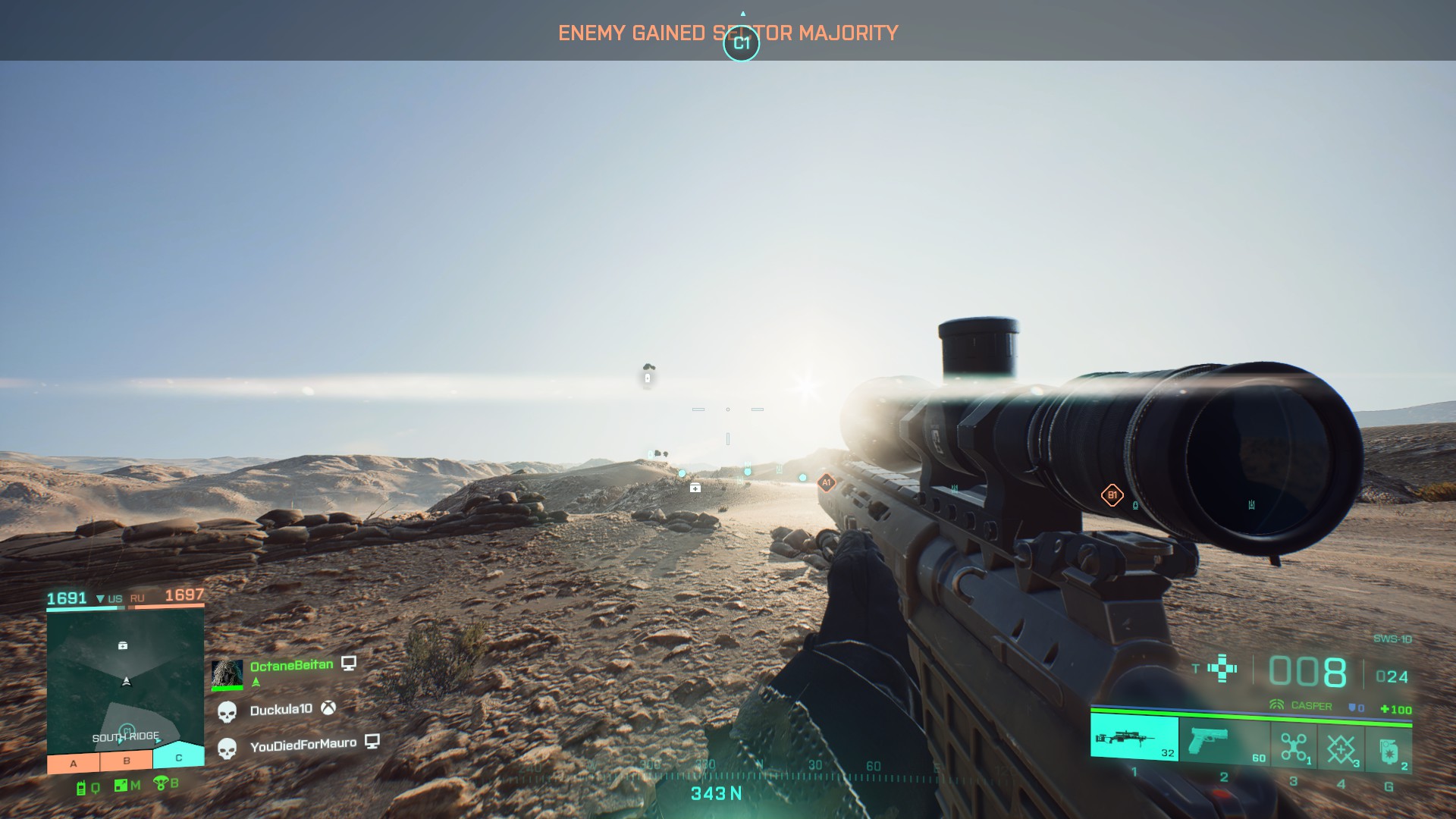The width and height of the screenshot is (1456, 819).
Task: Open the weapon attachment plus menu icon
Action: tap(1222, 669)
